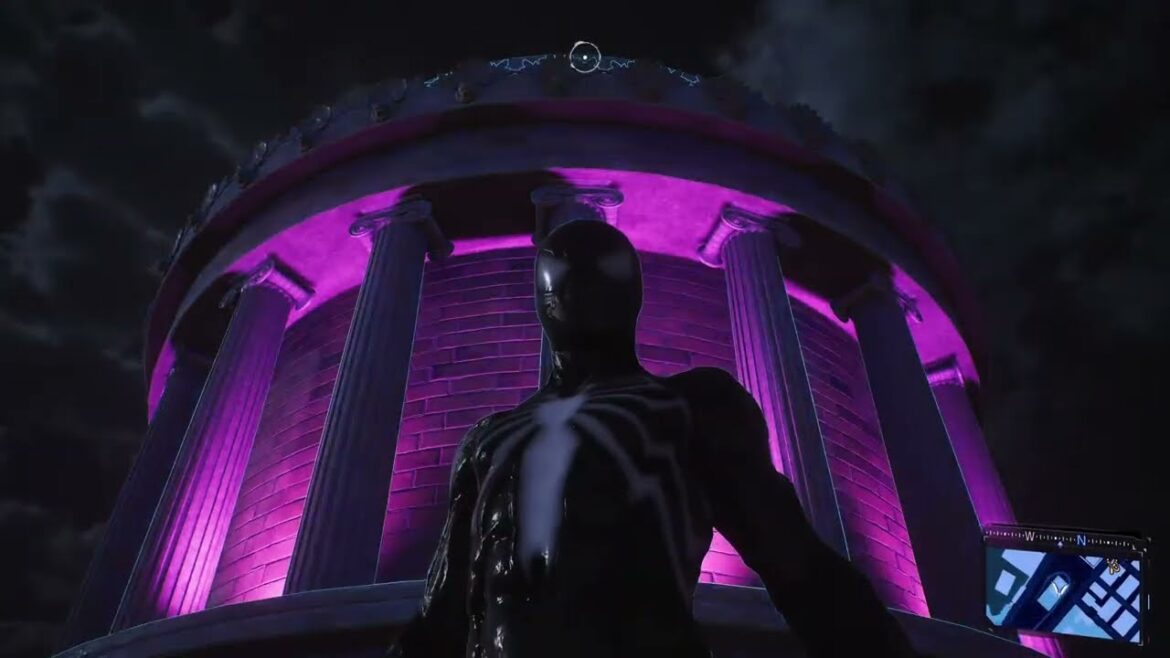Click the N heading on the compass strip
This screenshot has width=1170, height=658.
click(1081, 540)
